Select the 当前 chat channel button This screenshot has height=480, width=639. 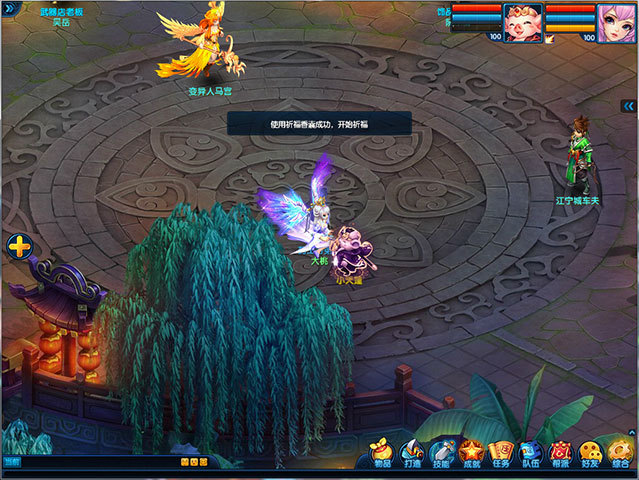pyautogui.click(x=11, y=462)
